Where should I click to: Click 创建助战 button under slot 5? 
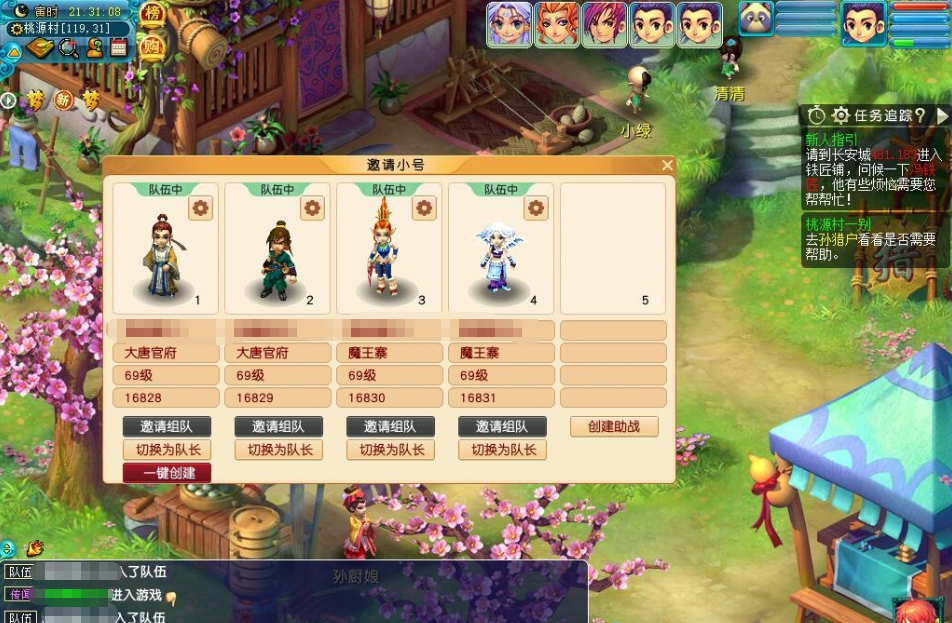pos(614,426)
